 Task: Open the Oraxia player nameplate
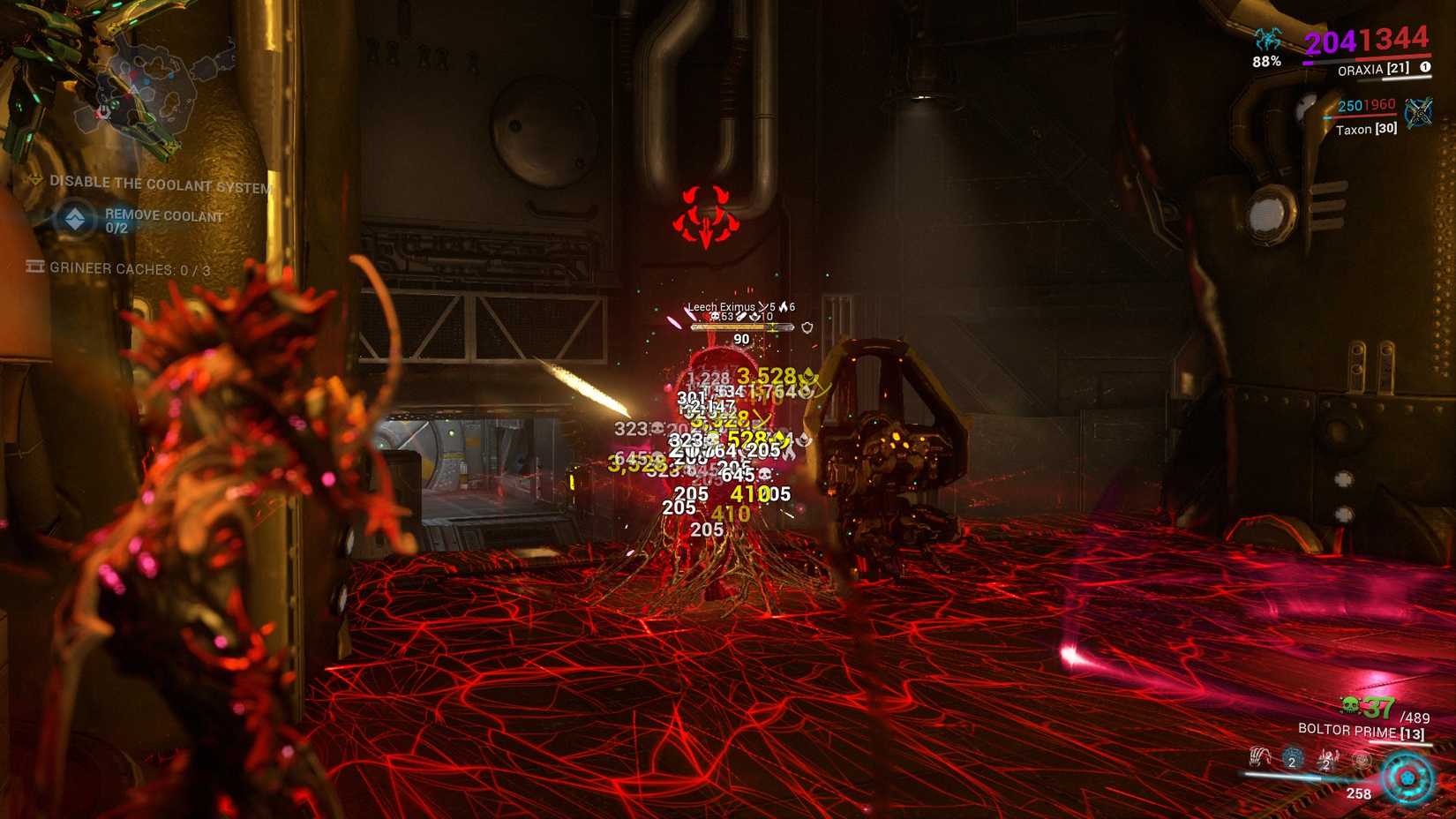pos(1373,70)
